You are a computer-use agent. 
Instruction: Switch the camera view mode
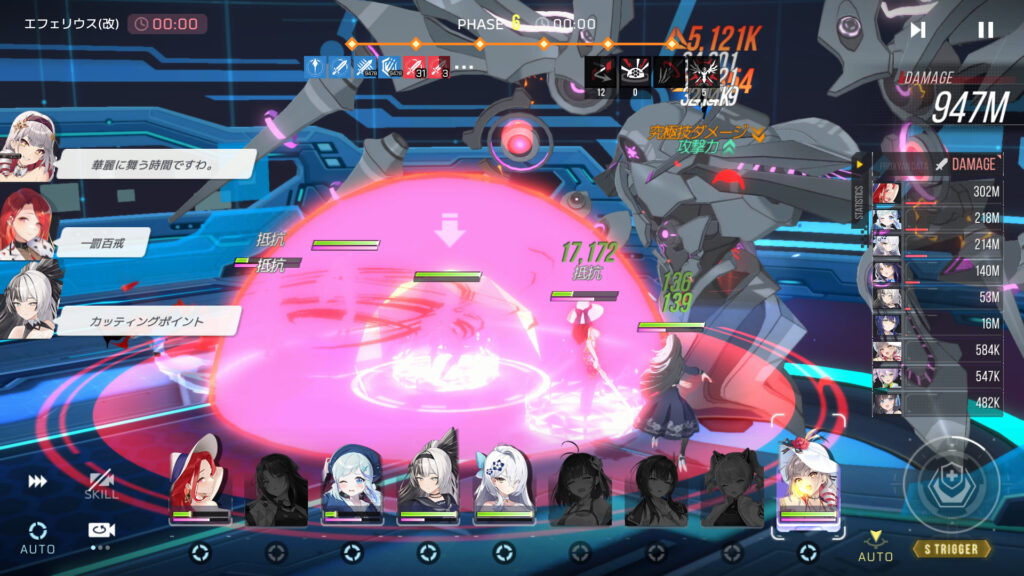pyautogui.click(x=100, y=533)
